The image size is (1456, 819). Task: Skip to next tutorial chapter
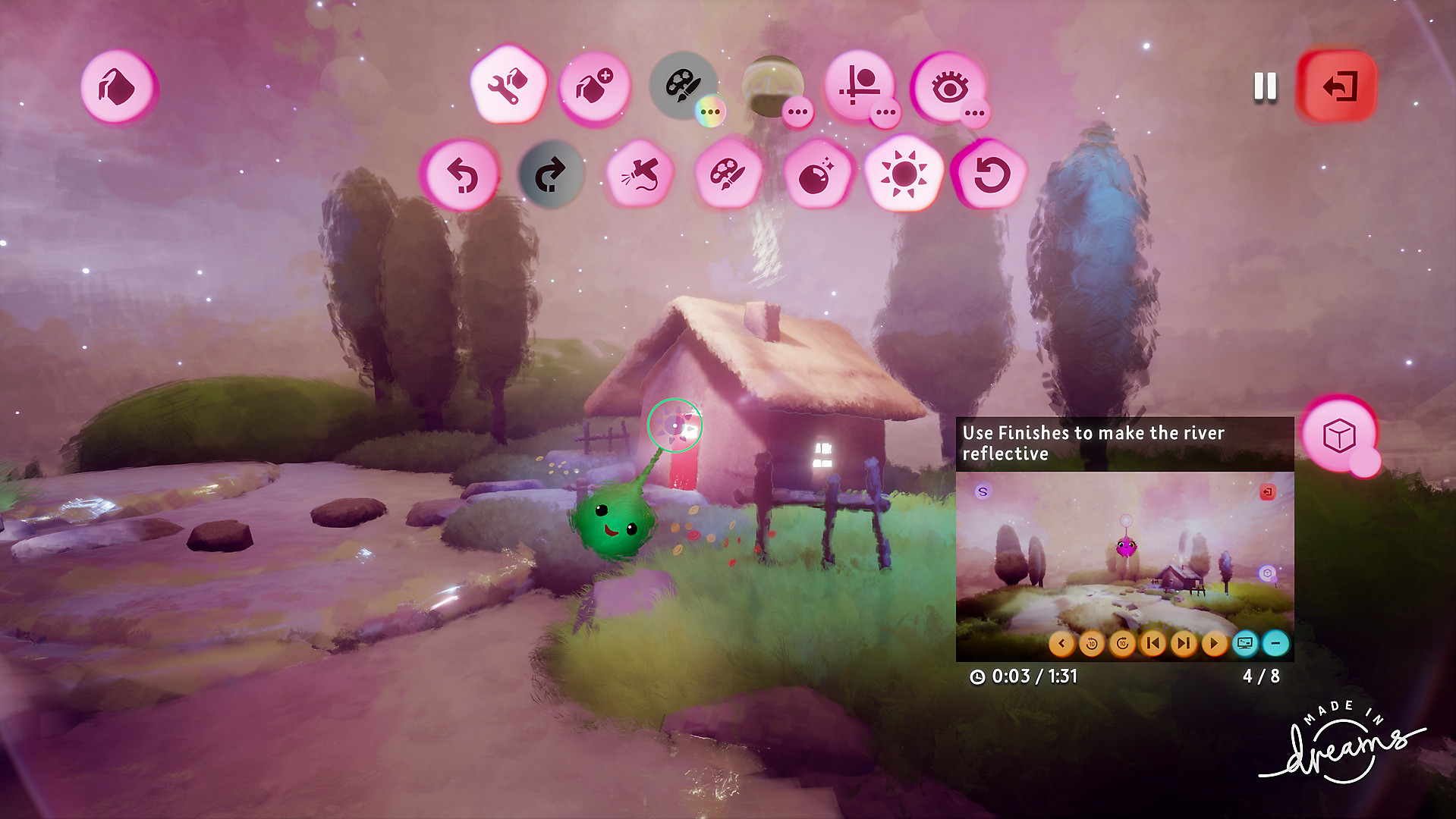[1184, 643]
